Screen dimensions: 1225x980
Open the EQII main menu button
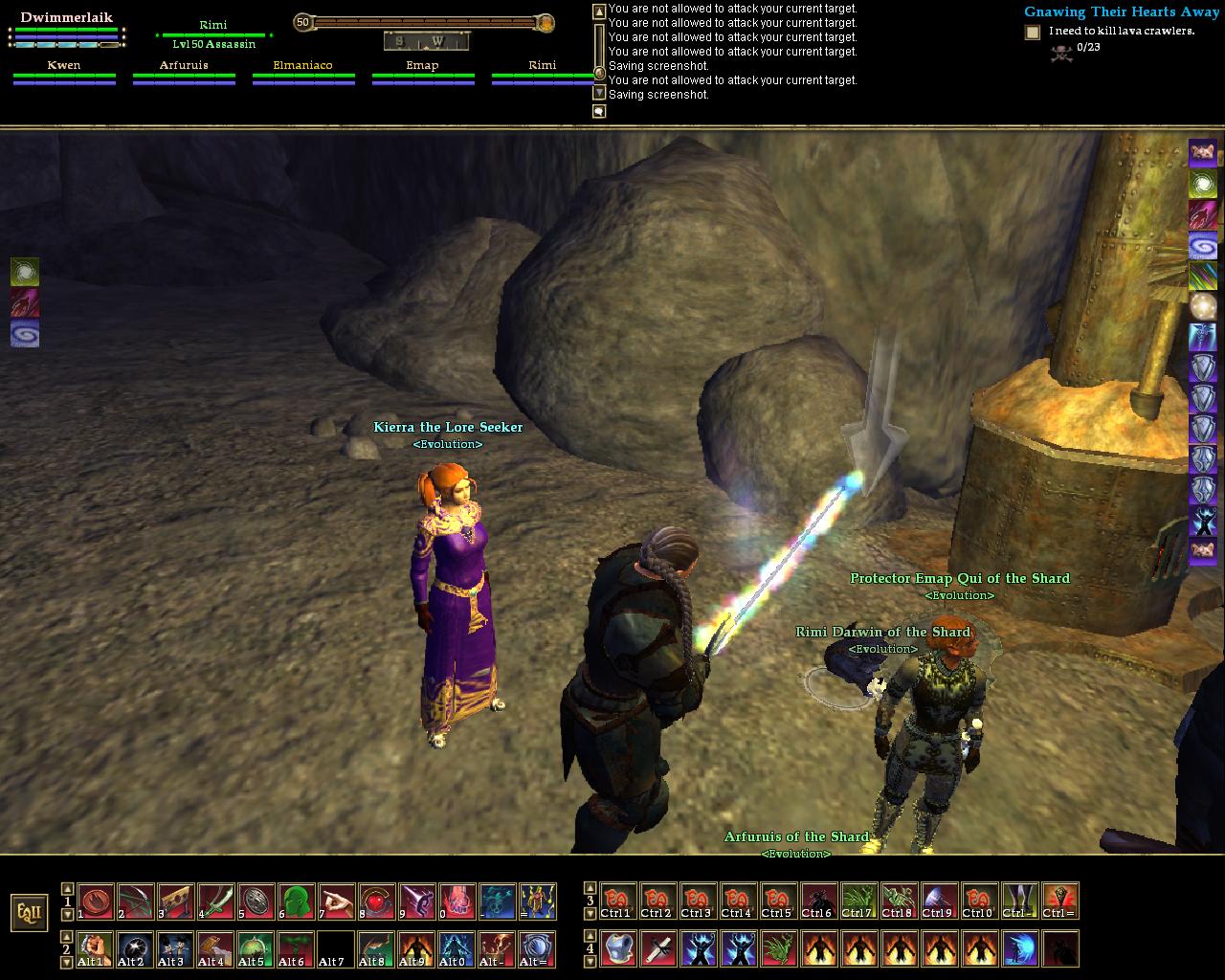[29, 912]
